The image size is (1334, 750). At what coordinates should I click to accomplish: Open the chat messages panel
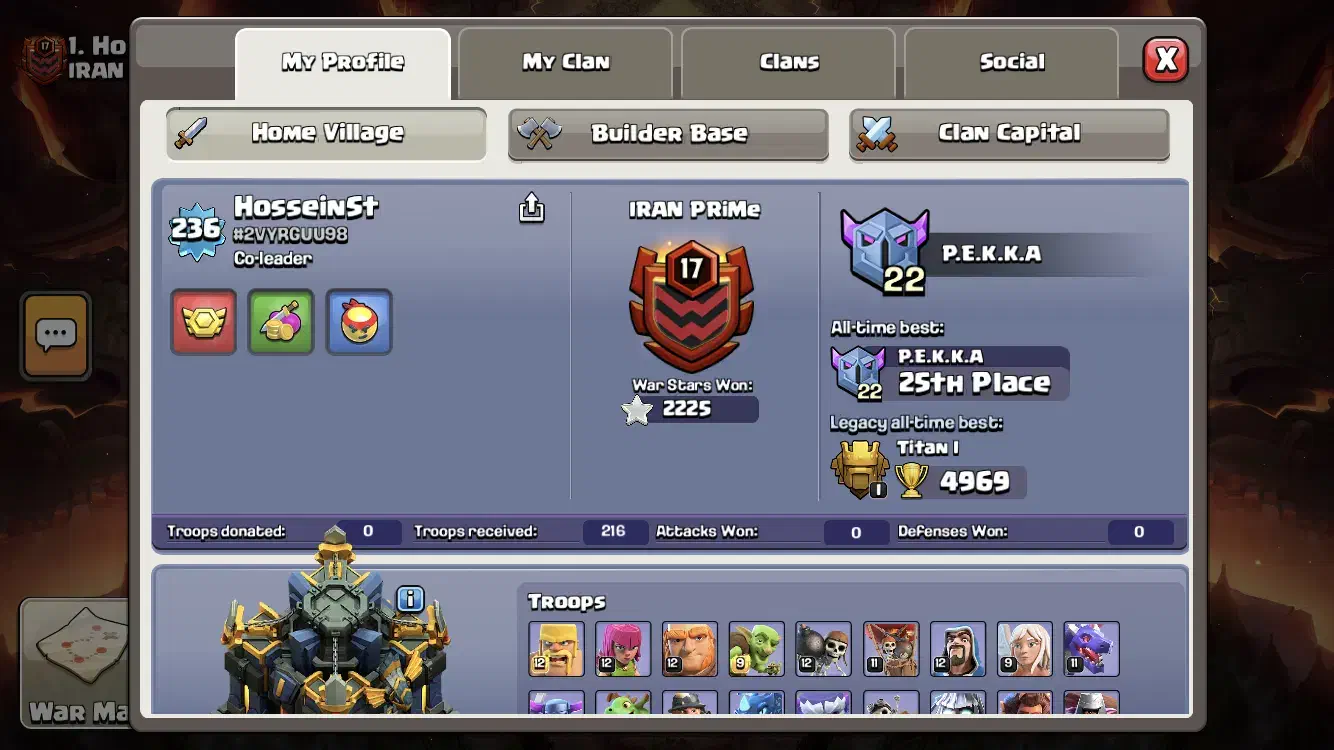pos(55,337)
